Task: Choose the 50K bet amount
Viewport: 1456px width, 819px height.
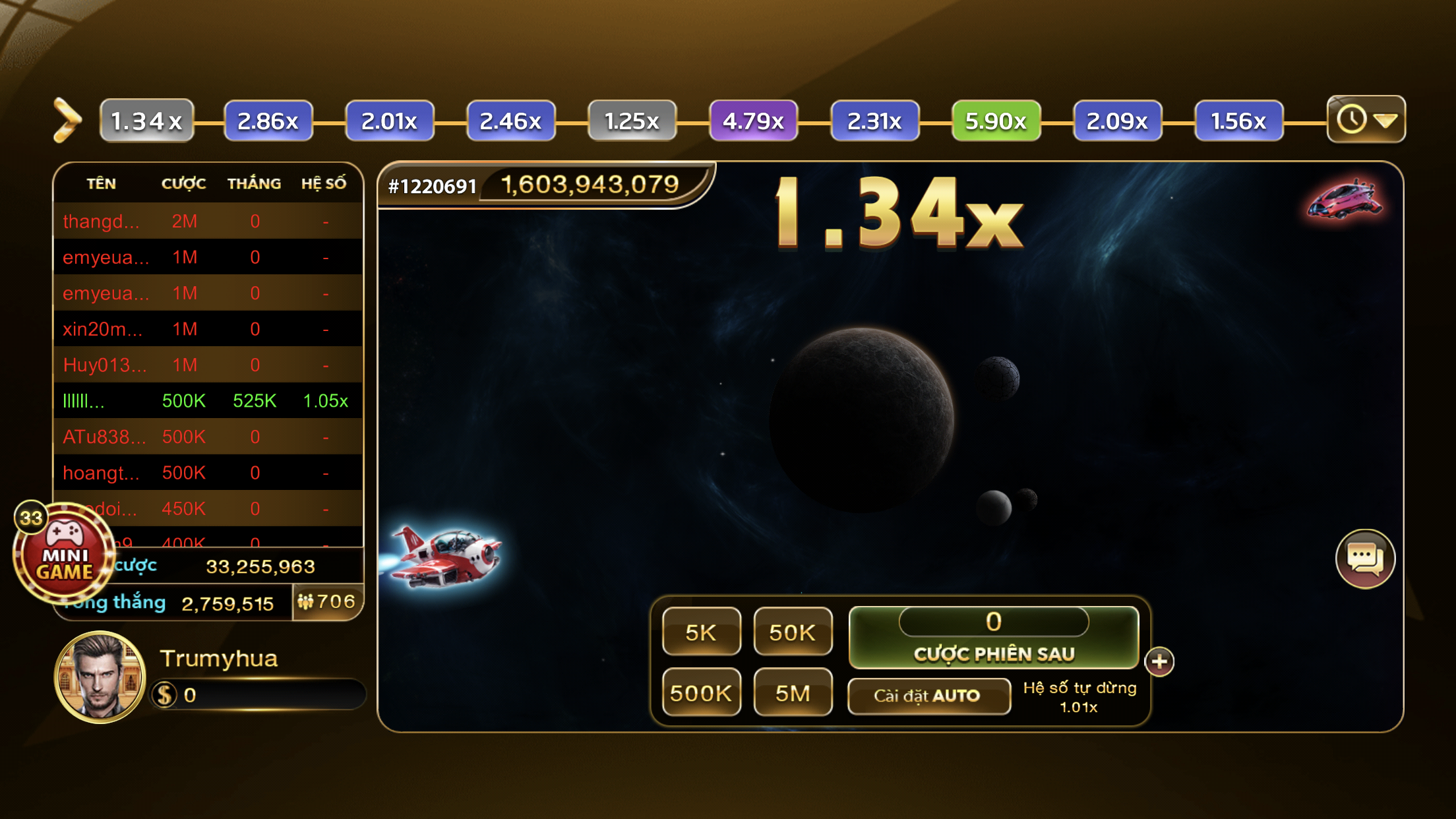Action: [x=792, y=632]
